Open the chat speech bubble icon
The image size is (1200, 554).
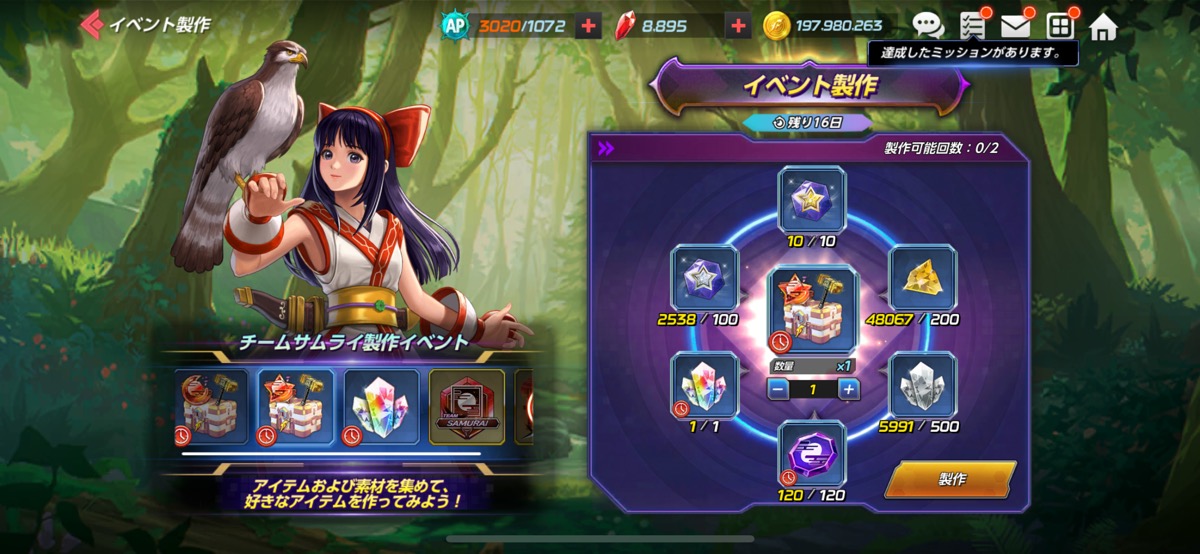[928, 26]
